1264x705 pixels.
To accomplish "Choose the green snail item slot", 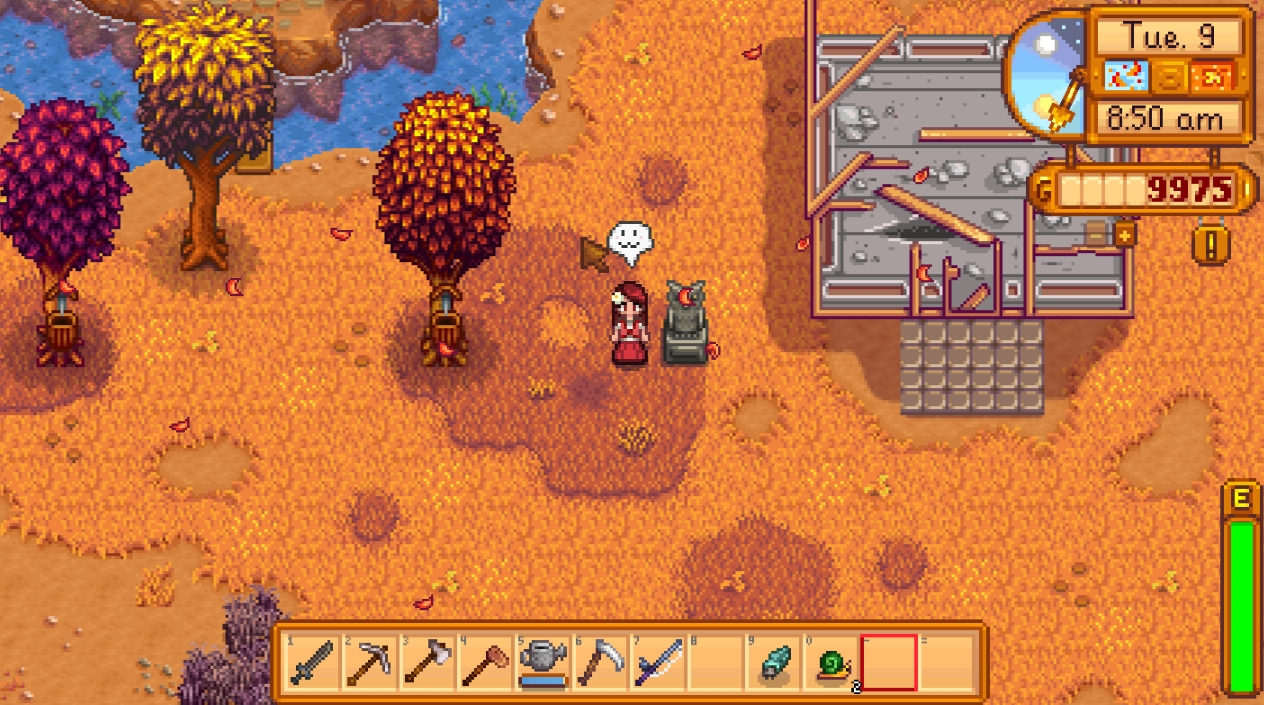I will point(831,662).
